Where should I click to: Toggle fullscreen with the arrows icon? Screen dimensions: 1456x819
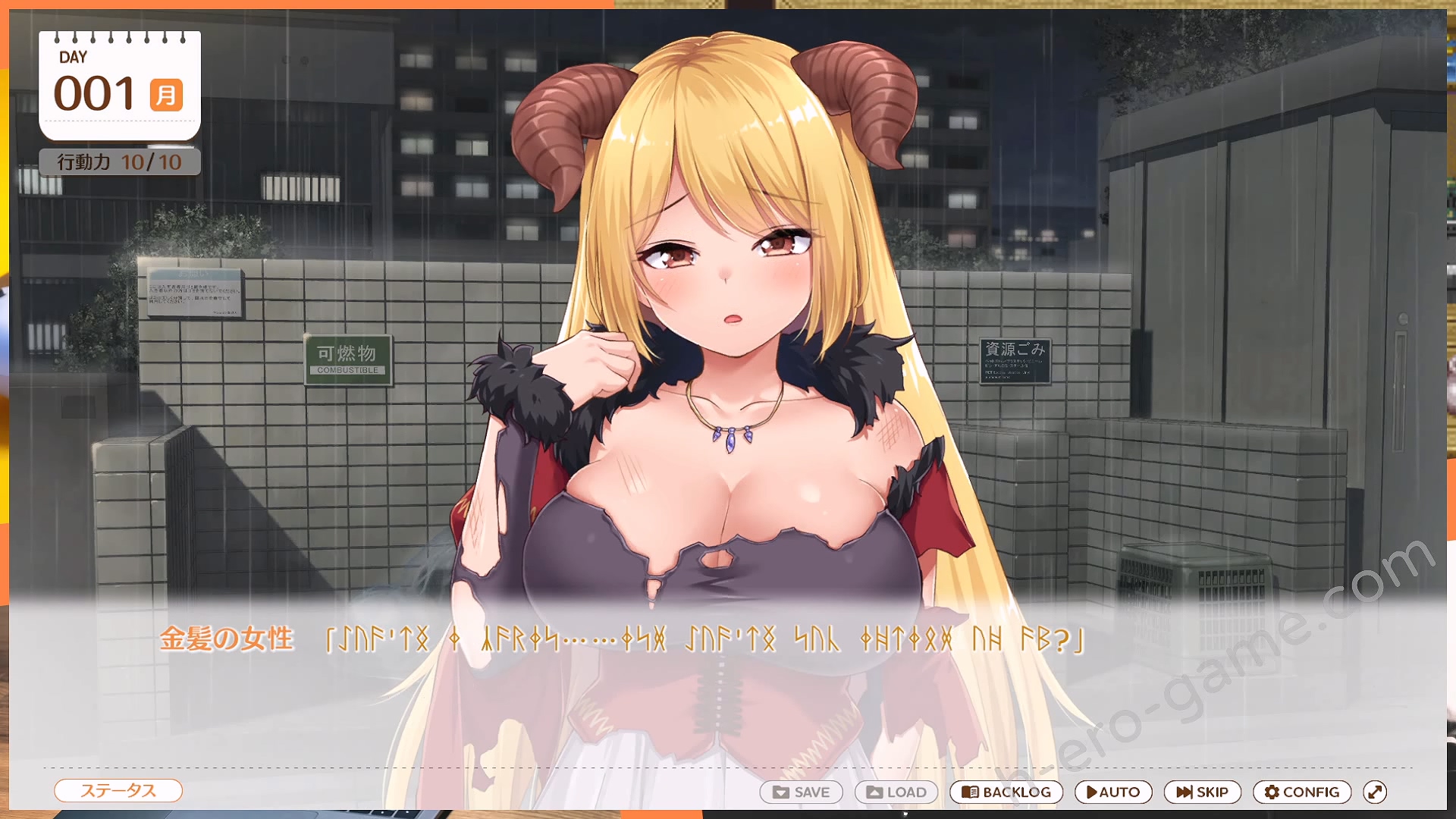[1375, 792]
